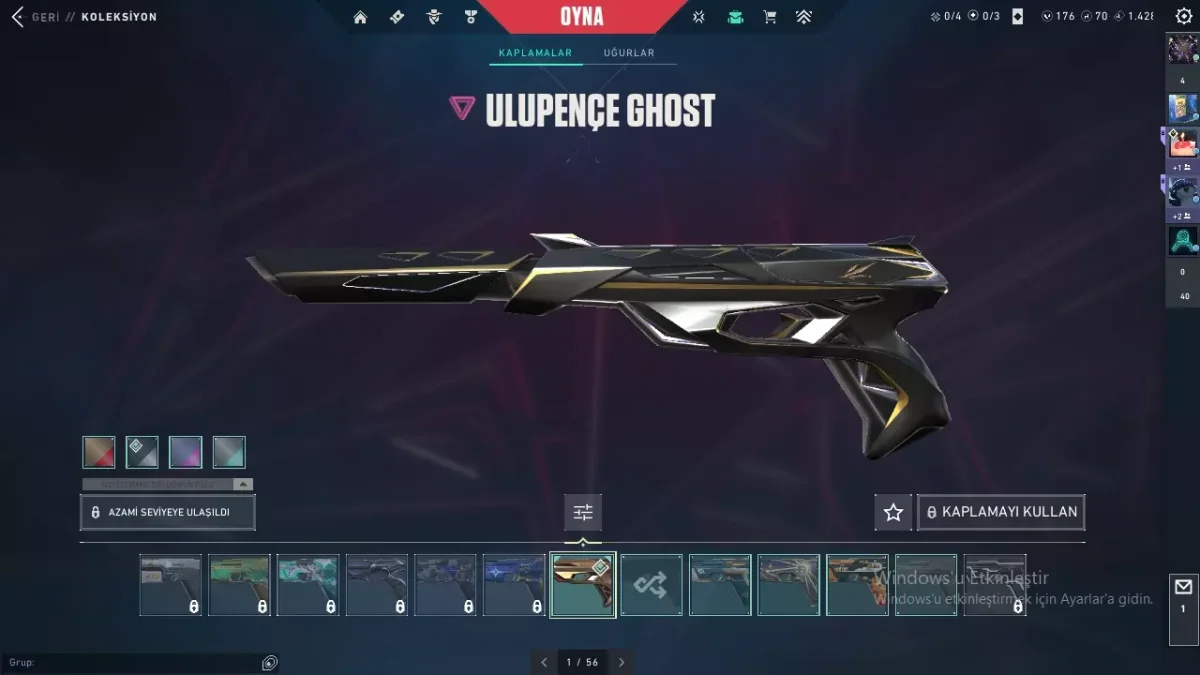Click the Kaplamayı Kullan button
Viewport: 1200px width, 675px height.
(x=1001, y=512)
